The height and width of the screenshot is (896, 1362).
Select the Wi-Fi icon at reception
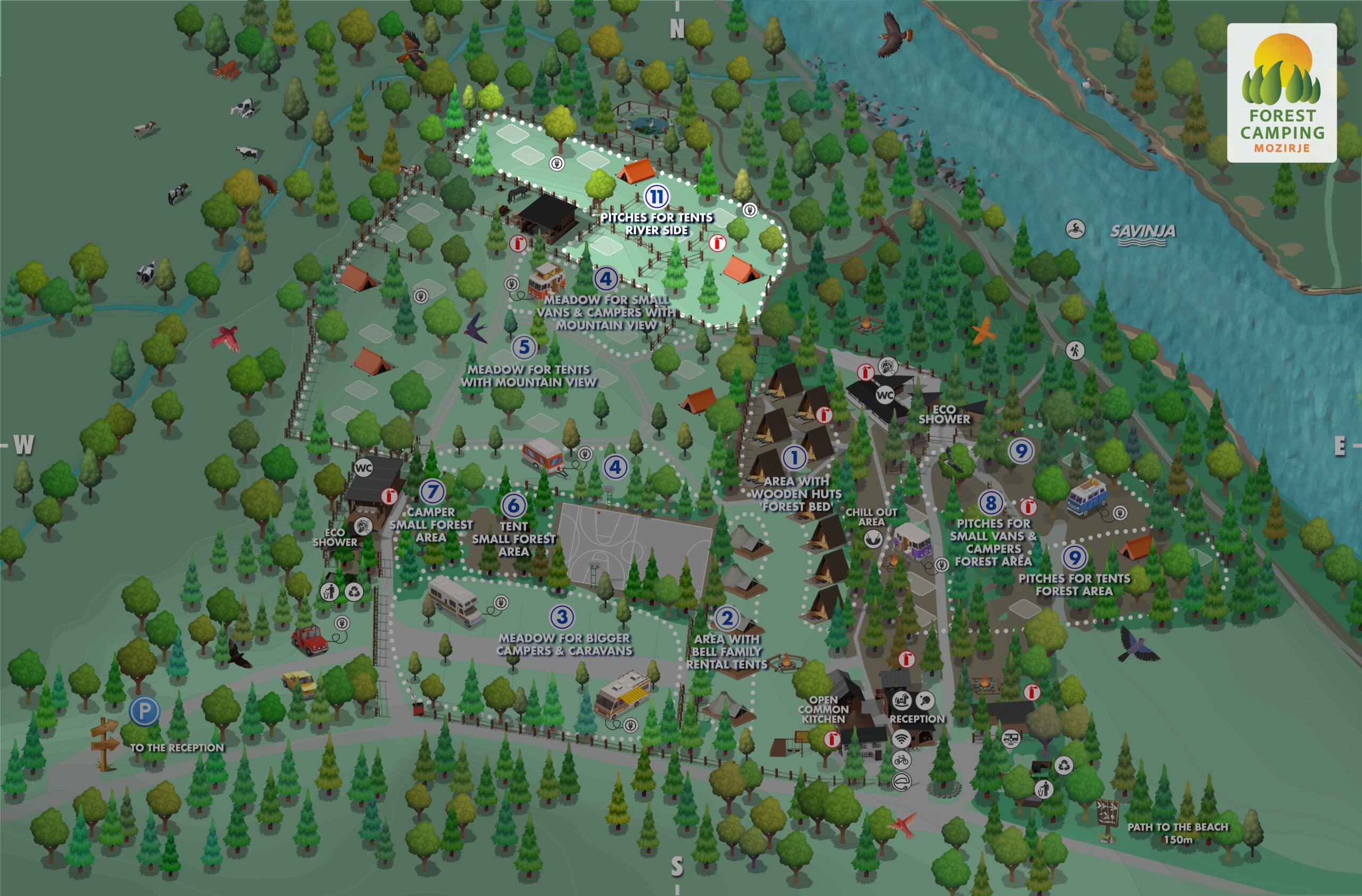tap(901, 738)
